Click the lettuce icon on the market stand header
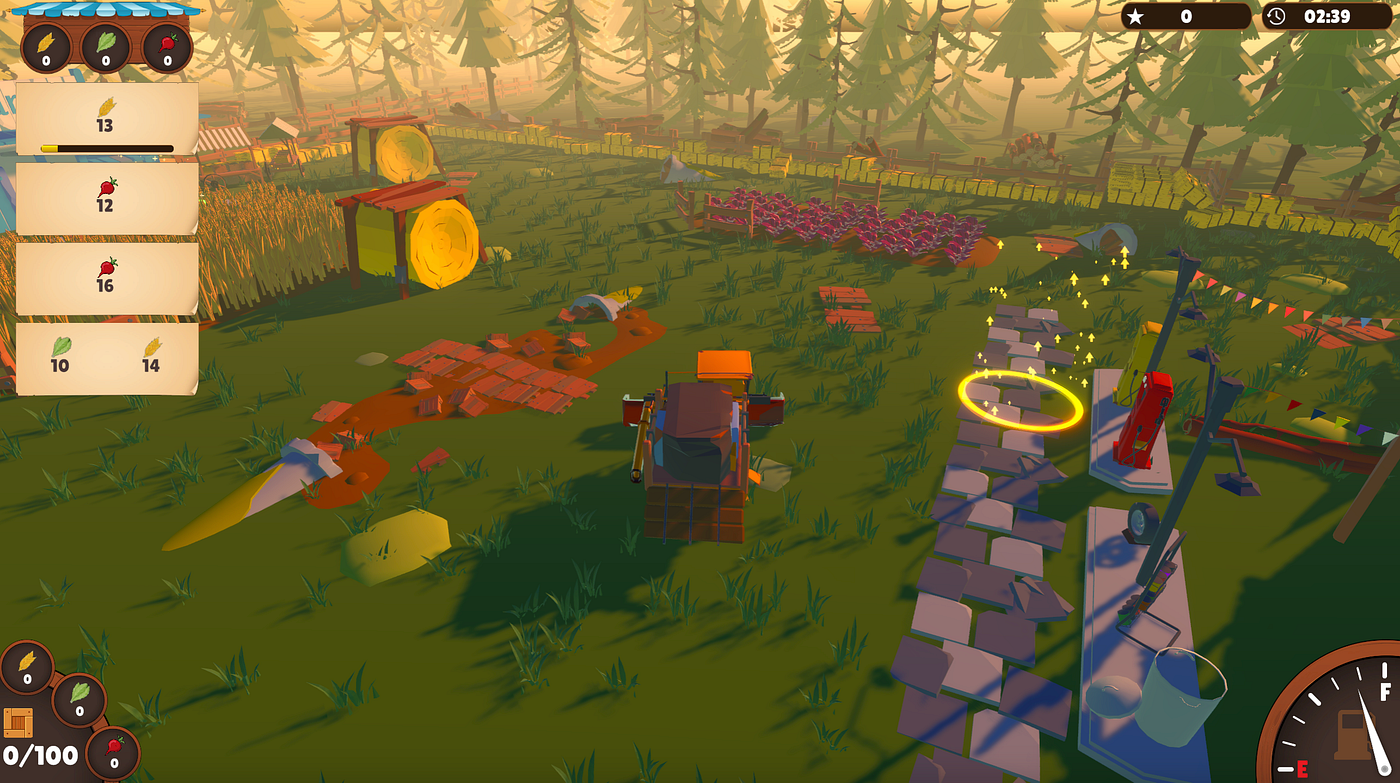Viewport: 1400px width, 783px height. (106, 42)
